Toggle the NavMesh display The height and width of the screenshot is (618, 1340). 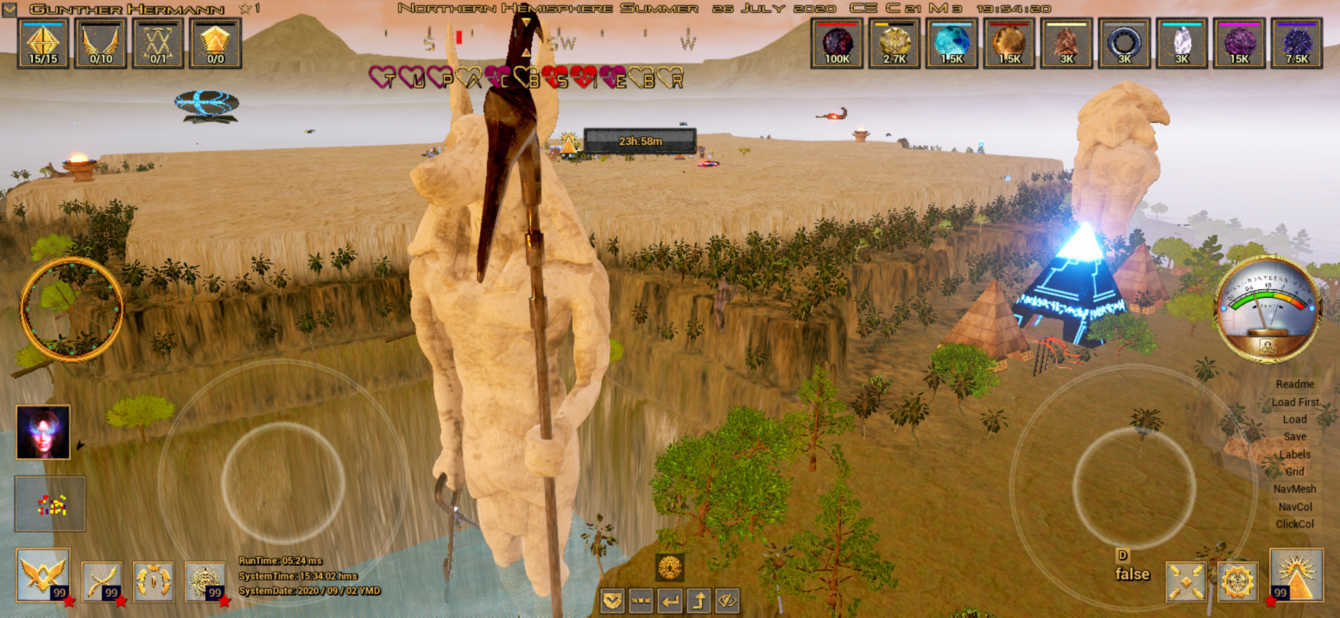1295,489
